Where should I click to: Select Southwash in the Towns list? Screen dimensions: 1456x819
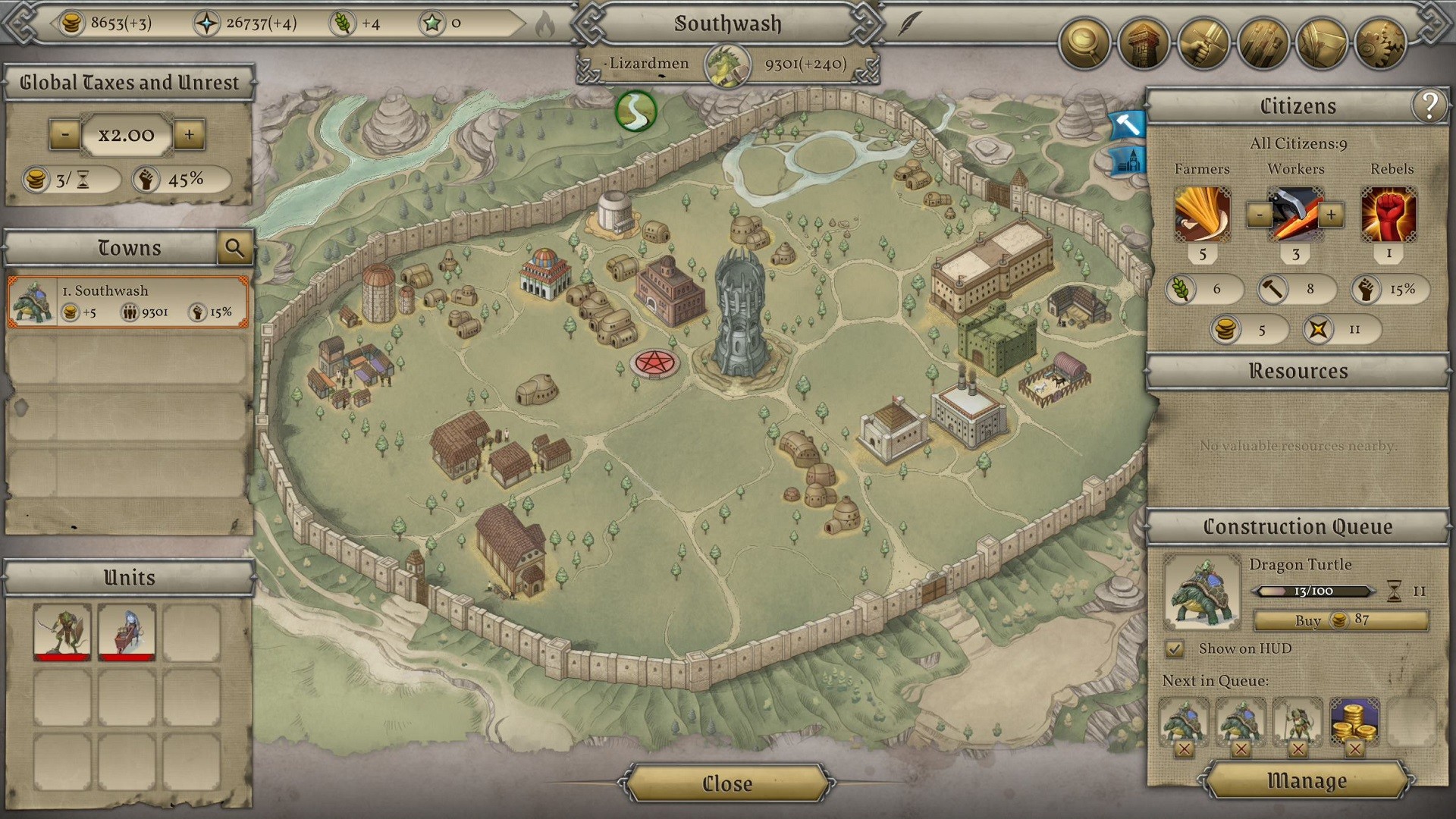(x=128, y=302)
